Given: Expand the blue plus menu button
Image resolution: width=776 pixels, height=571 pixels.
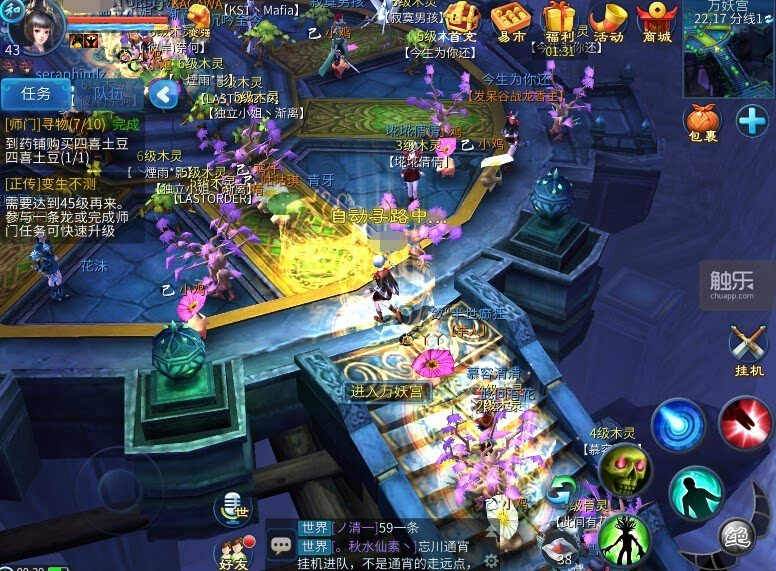Looking at the screenshot, I should pos(752,121).
